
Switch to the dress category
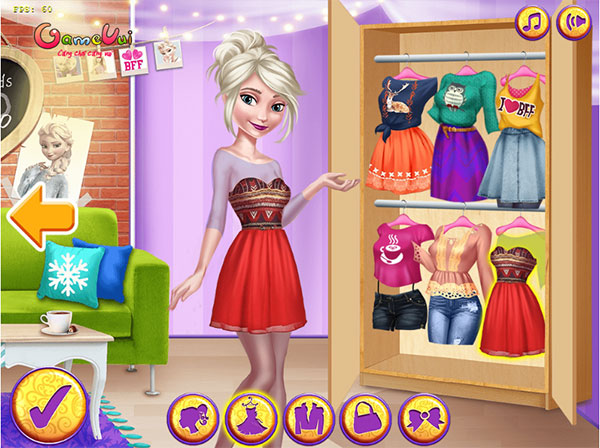pyautogui.click(x=250, y=416)
